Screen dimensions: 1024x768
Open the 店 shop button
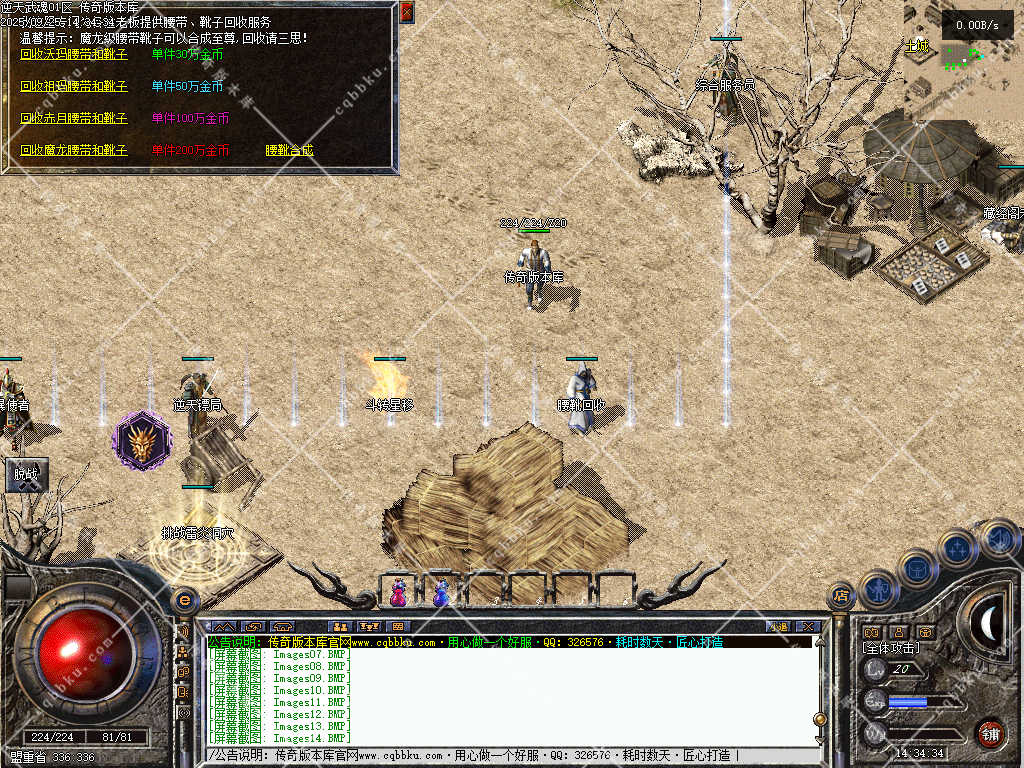pos(841,597)
